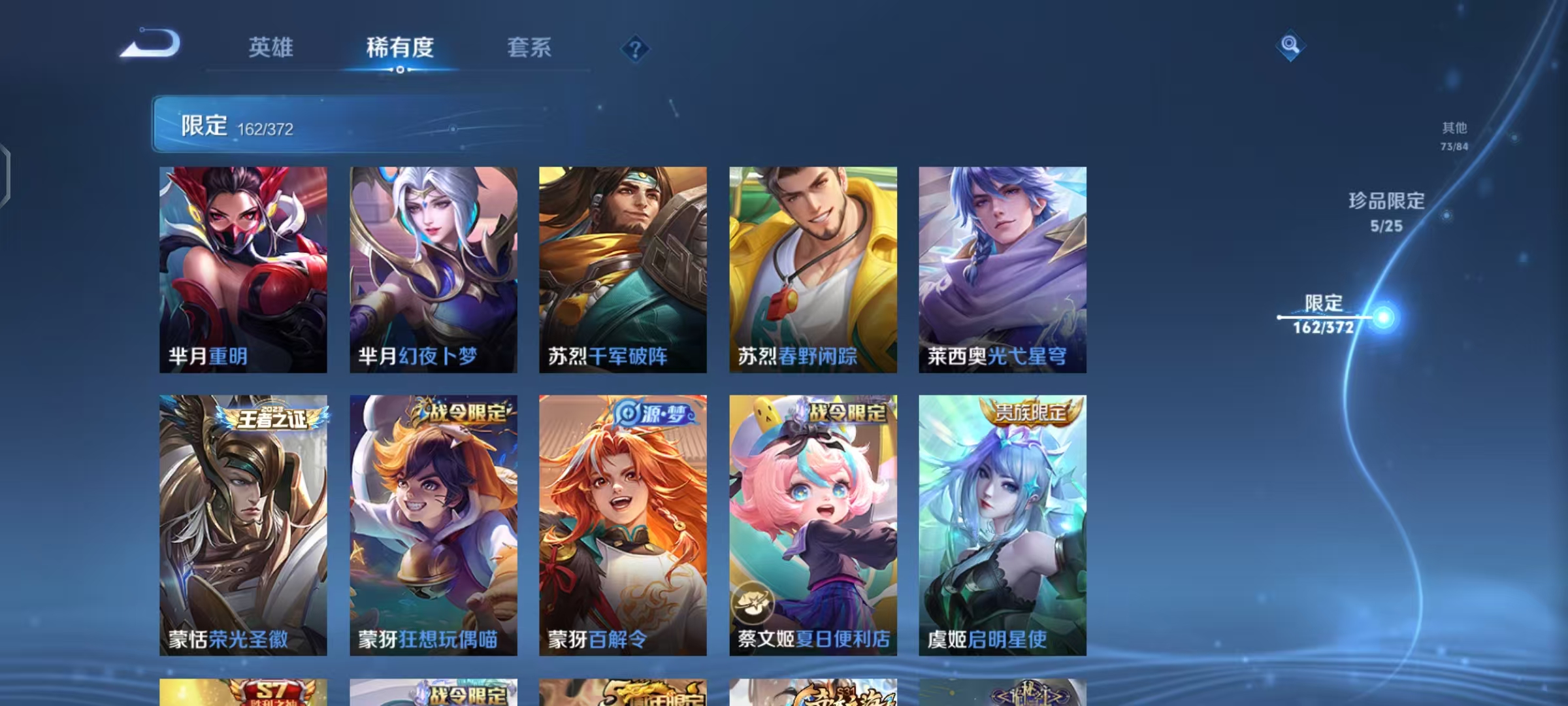Screen dimensions: 1568x706
Task: Switch to the 英雄 tab
Action: point(271,48)
